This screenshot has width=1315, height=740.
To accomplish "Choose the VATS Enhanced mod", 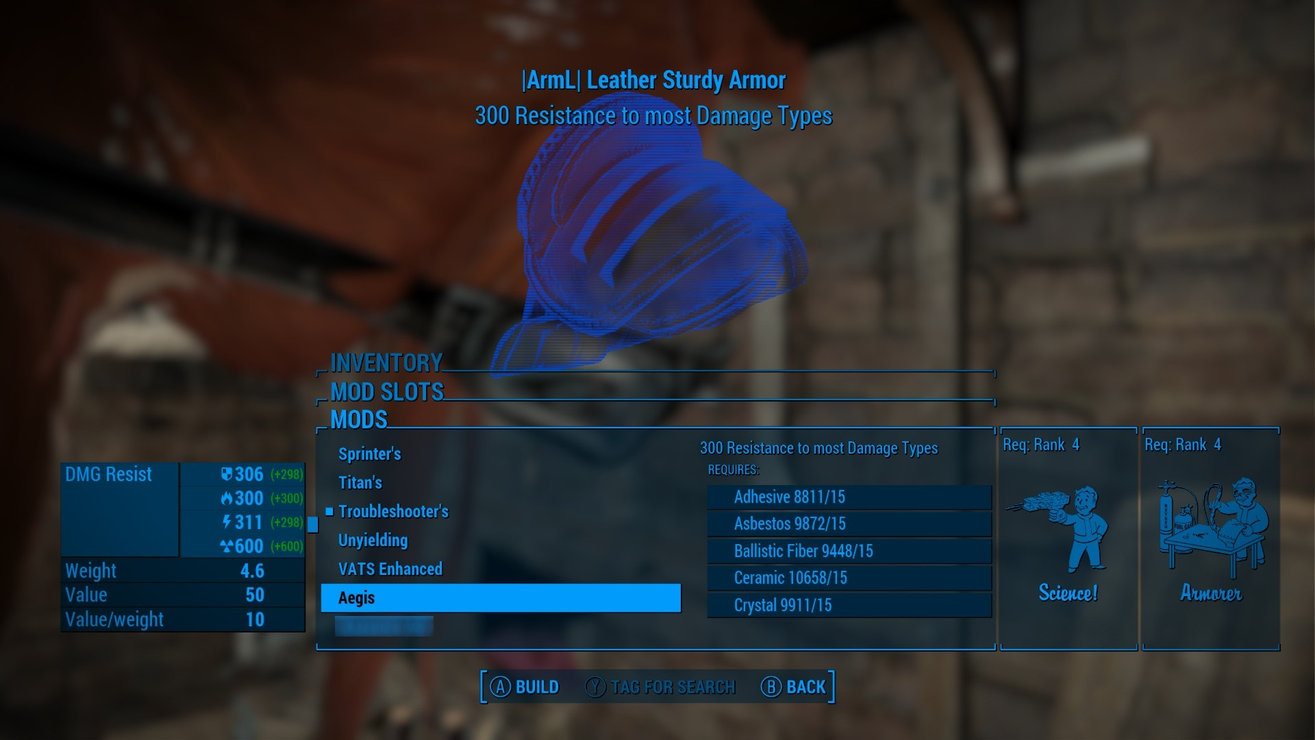I will 390,569.
